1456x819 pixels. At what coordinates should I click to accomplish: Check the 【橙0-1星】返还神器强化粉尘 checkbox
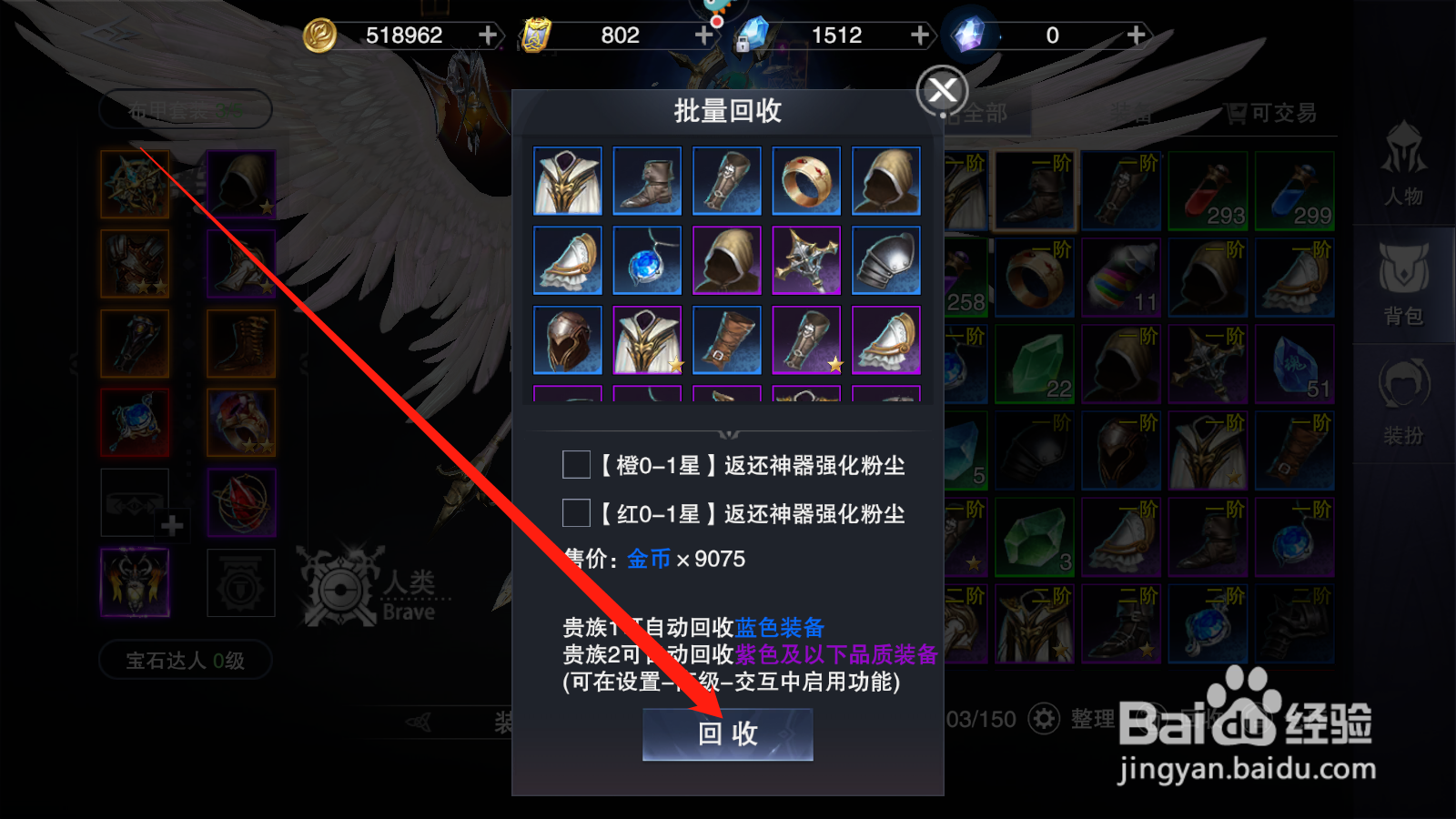coord(575,465)
